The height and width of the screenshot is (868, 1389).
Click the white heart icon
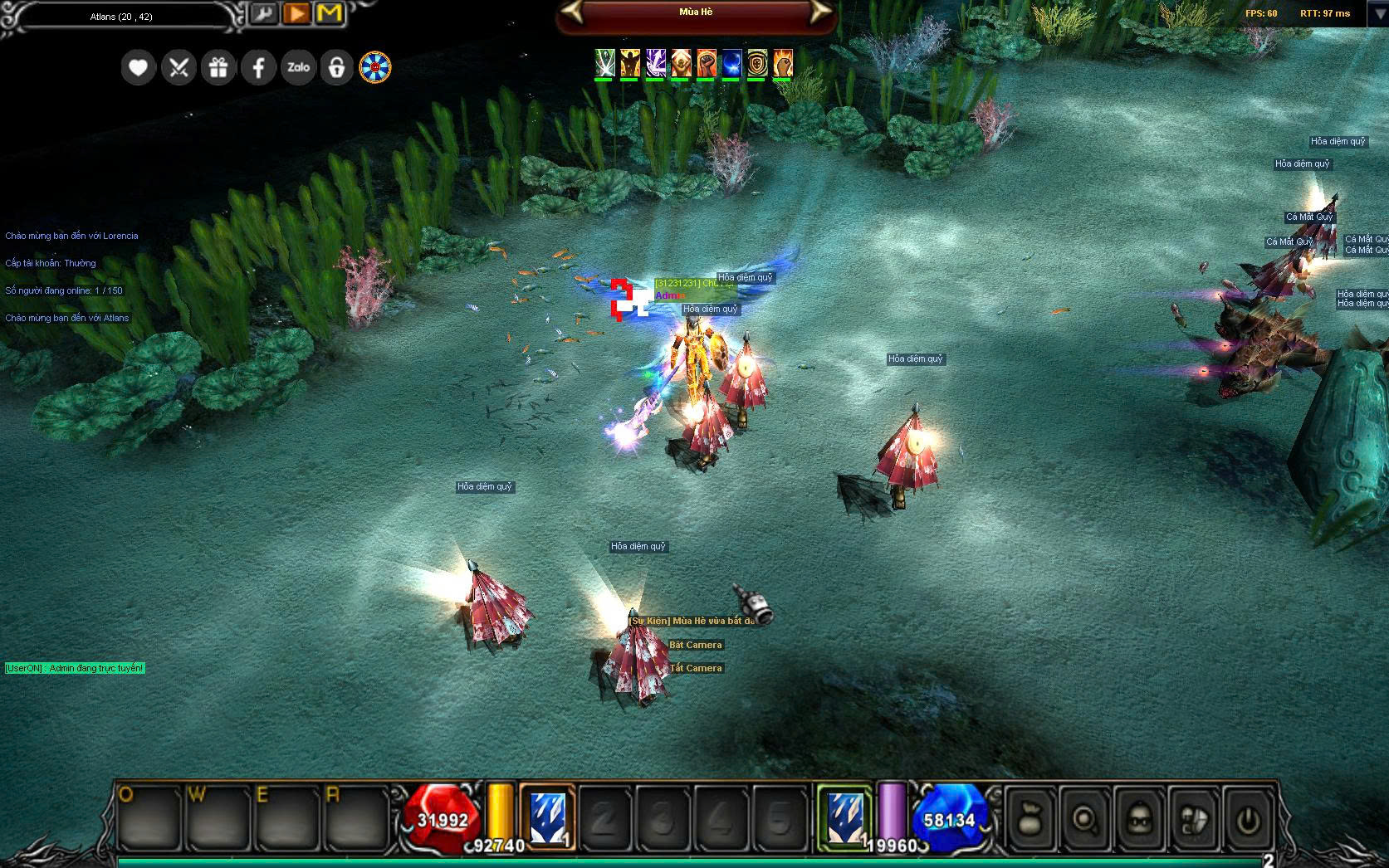[138, 67]
